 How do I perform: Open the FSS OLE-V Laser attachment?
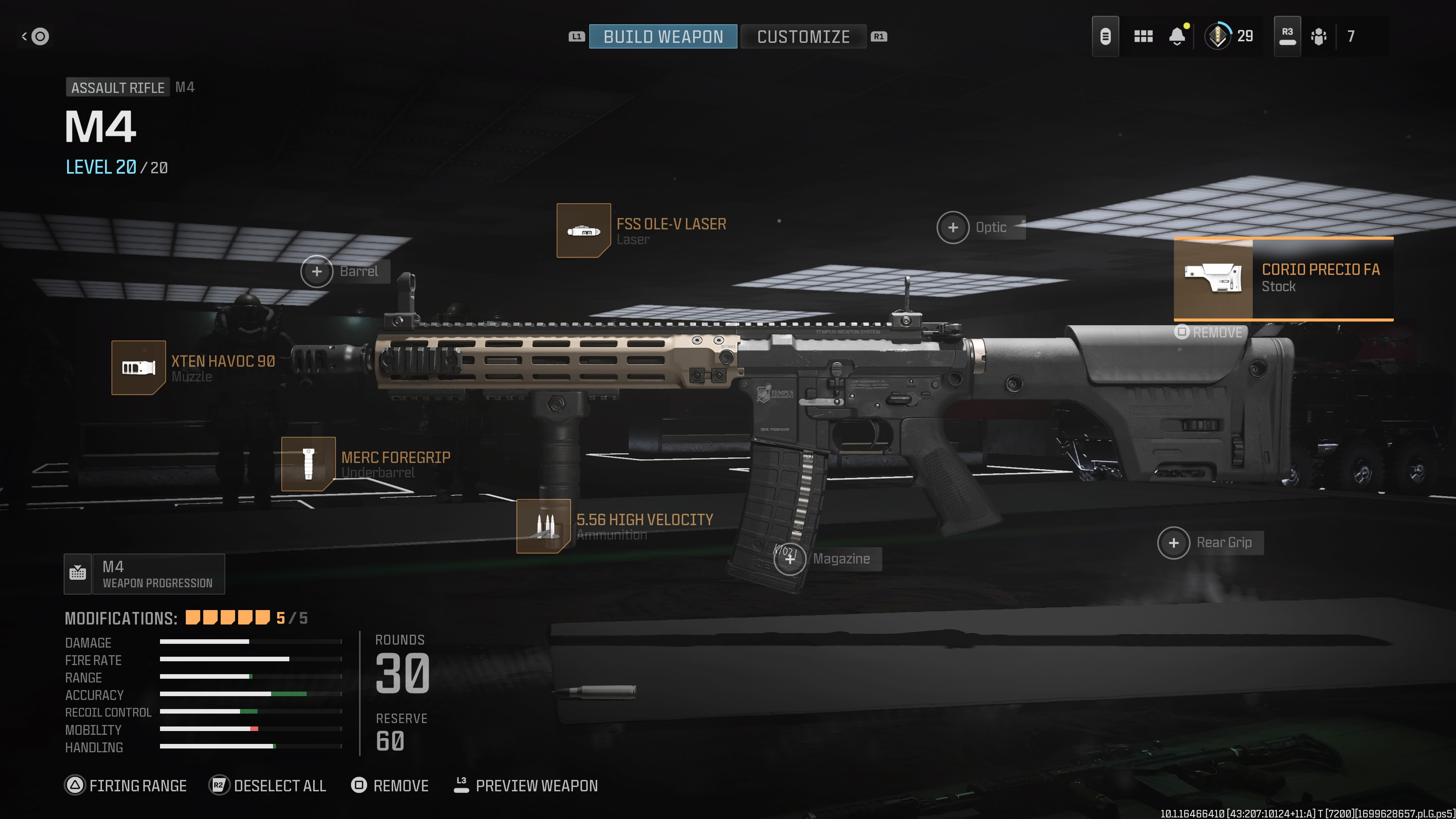point(583,232)
